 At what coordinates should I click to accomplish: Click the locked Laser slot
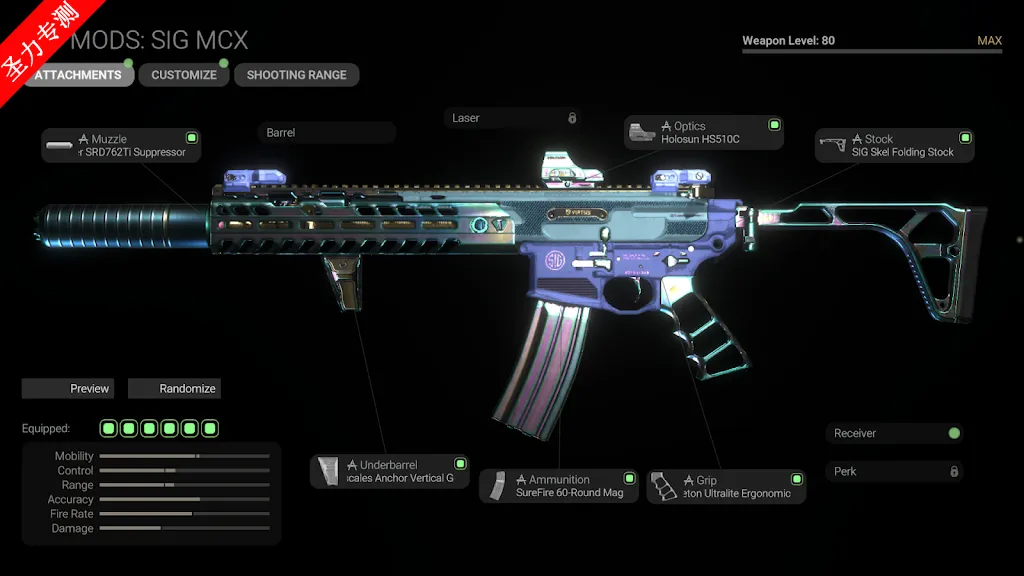(512, 118)
